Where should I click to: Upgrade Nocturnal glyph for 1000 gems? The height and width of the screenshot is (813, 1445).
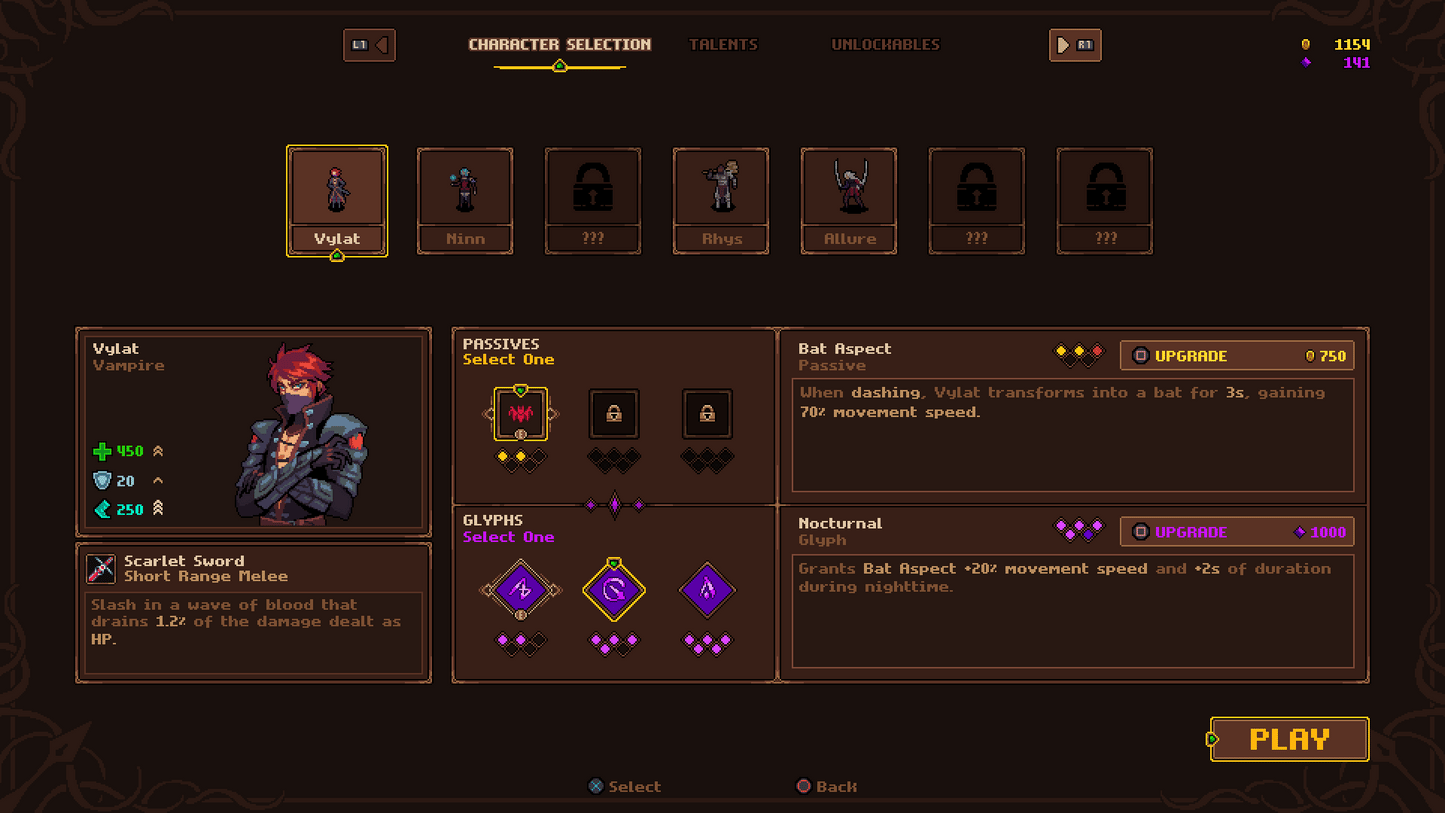(1237, 532)
